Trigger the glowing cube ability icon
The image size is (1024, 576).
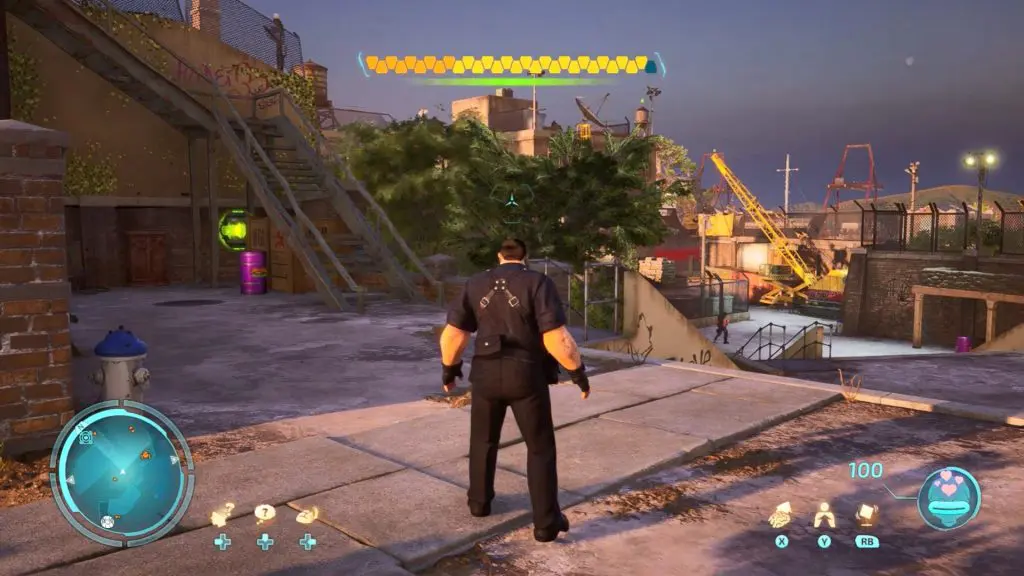click(866, 514)
